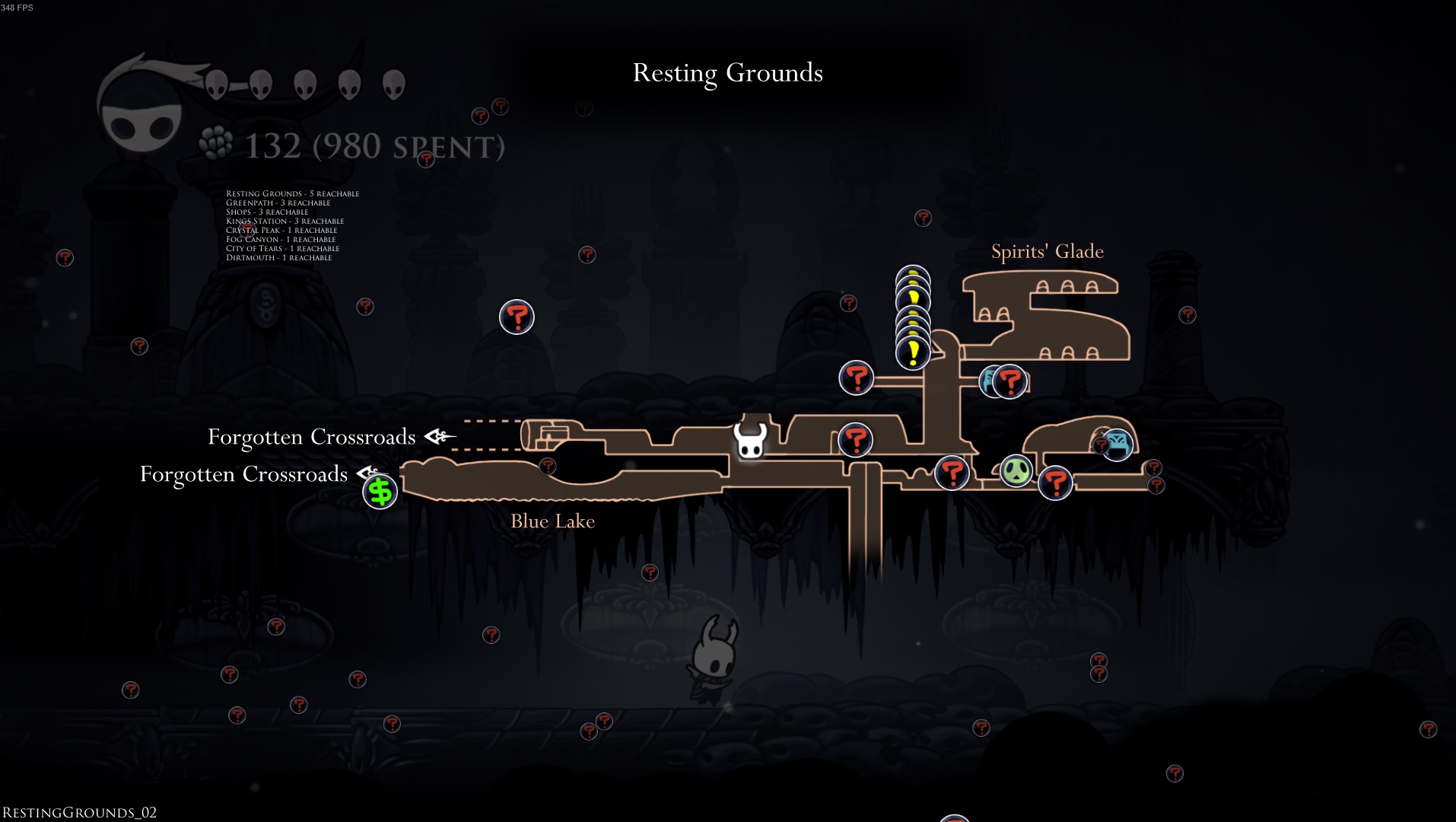
Task: Select the red question pin left of the green mask pin
Action: click(x=952, y=473)
